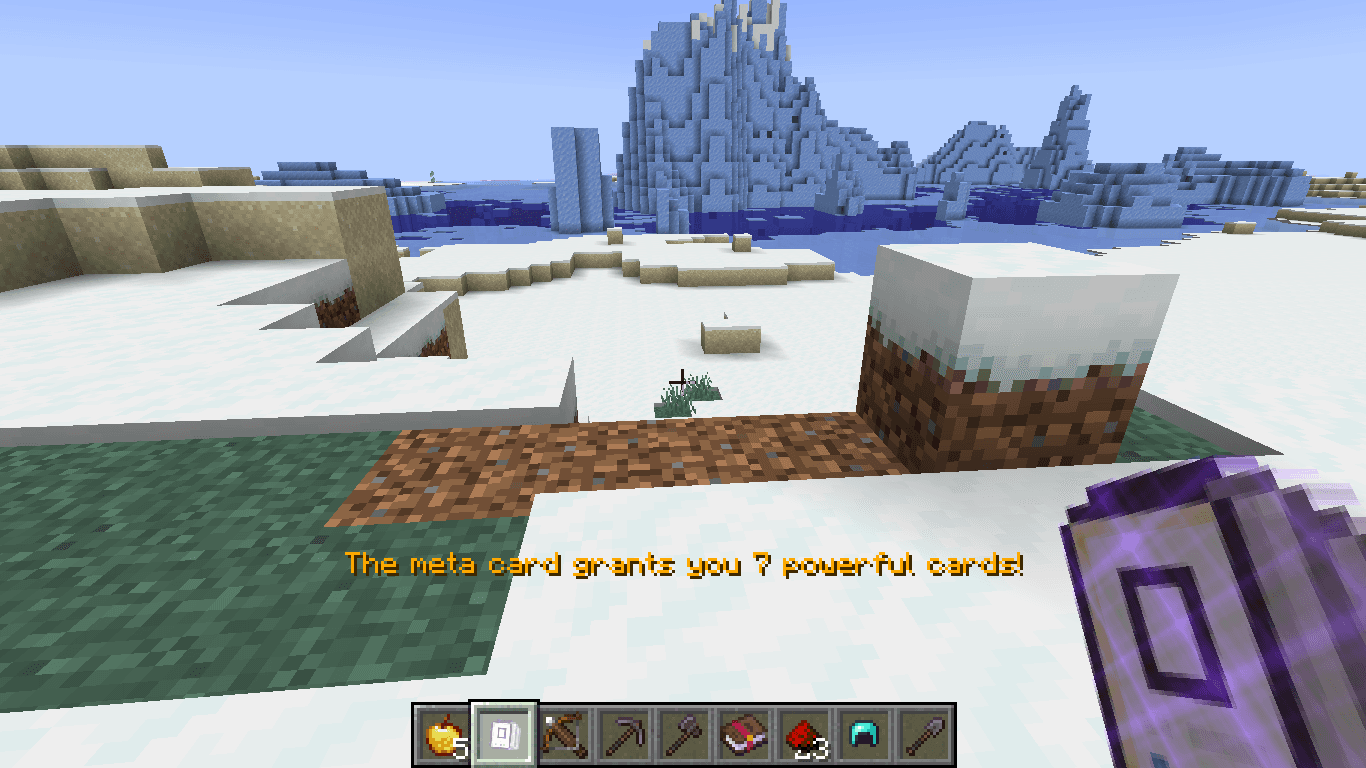Viewport: 1366px width, 768px height.
Task: Switch to the shovel slot
Action: tap(924, 737)
